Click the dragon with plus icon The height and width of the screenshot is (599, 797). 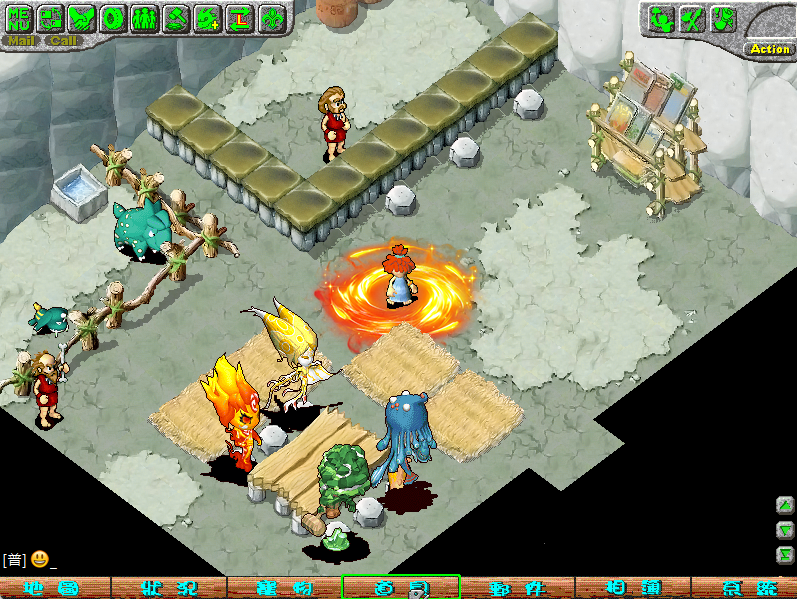(207, 17)
